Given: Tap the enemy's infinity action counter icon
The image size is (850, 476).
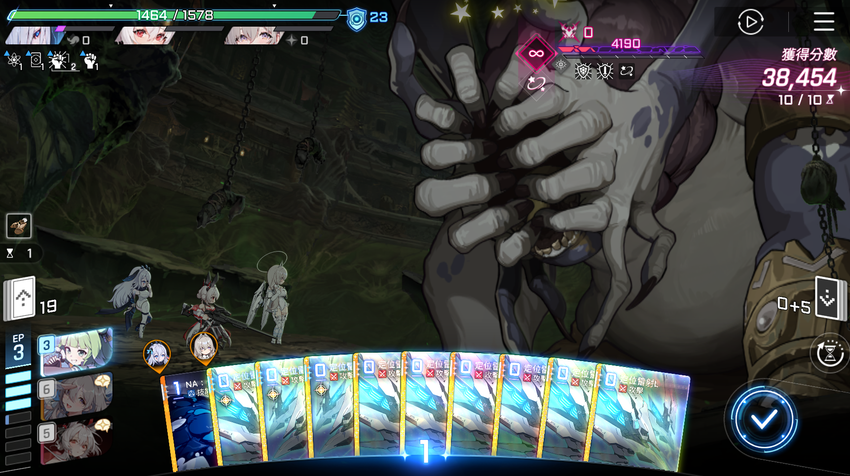Looking at the screenshot, I should (537, 53).
